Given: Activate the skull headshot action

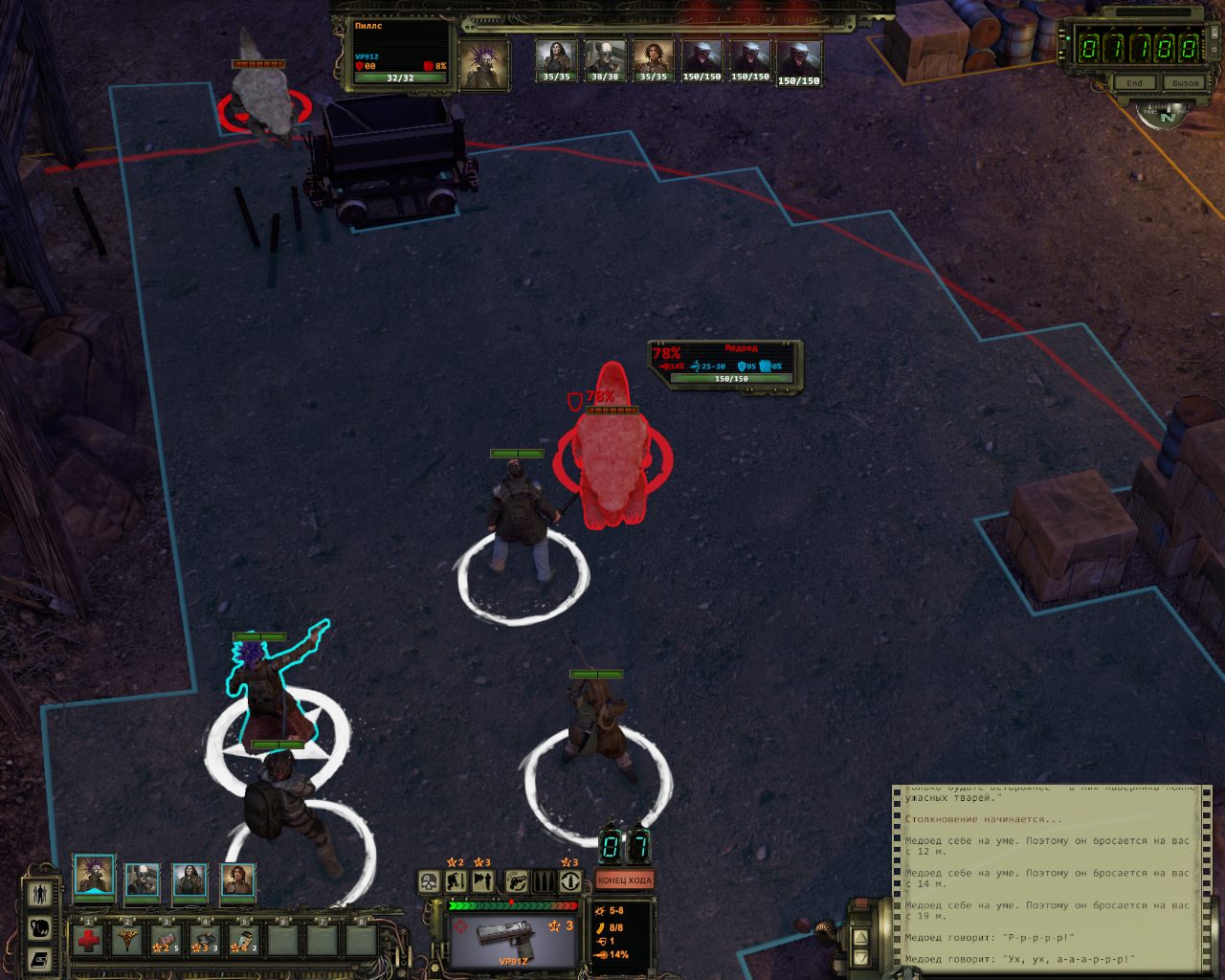Looking at the screenshot, I should [431, 881].
